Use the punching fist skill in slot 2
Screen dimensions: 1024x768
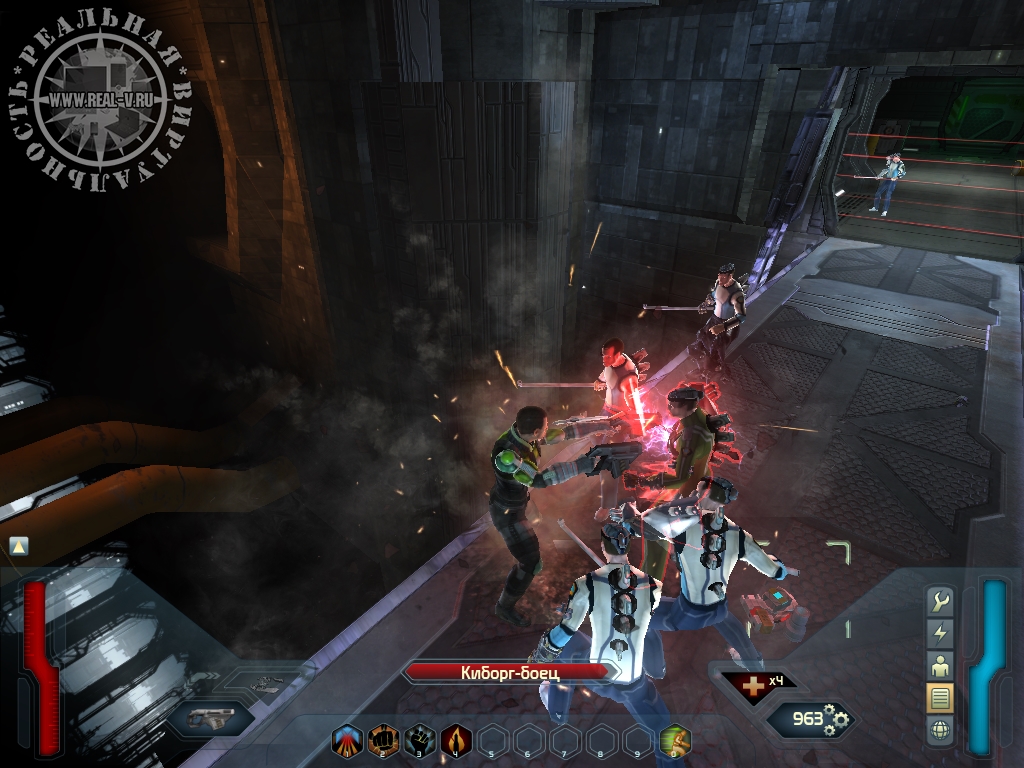(383, 740)
